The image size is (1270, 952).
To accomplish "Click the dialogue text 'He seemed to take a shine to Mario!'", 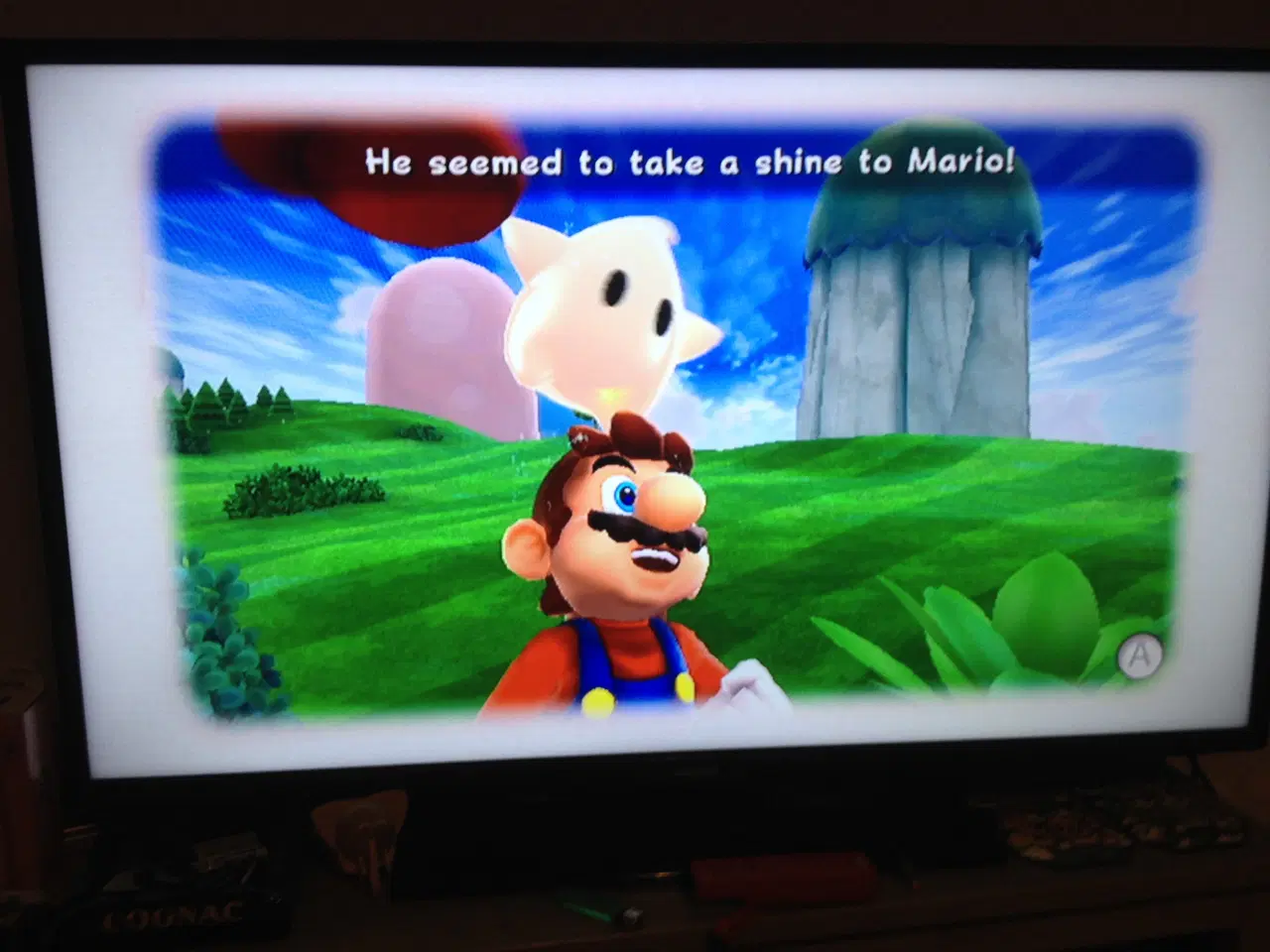I will (690, 162).
